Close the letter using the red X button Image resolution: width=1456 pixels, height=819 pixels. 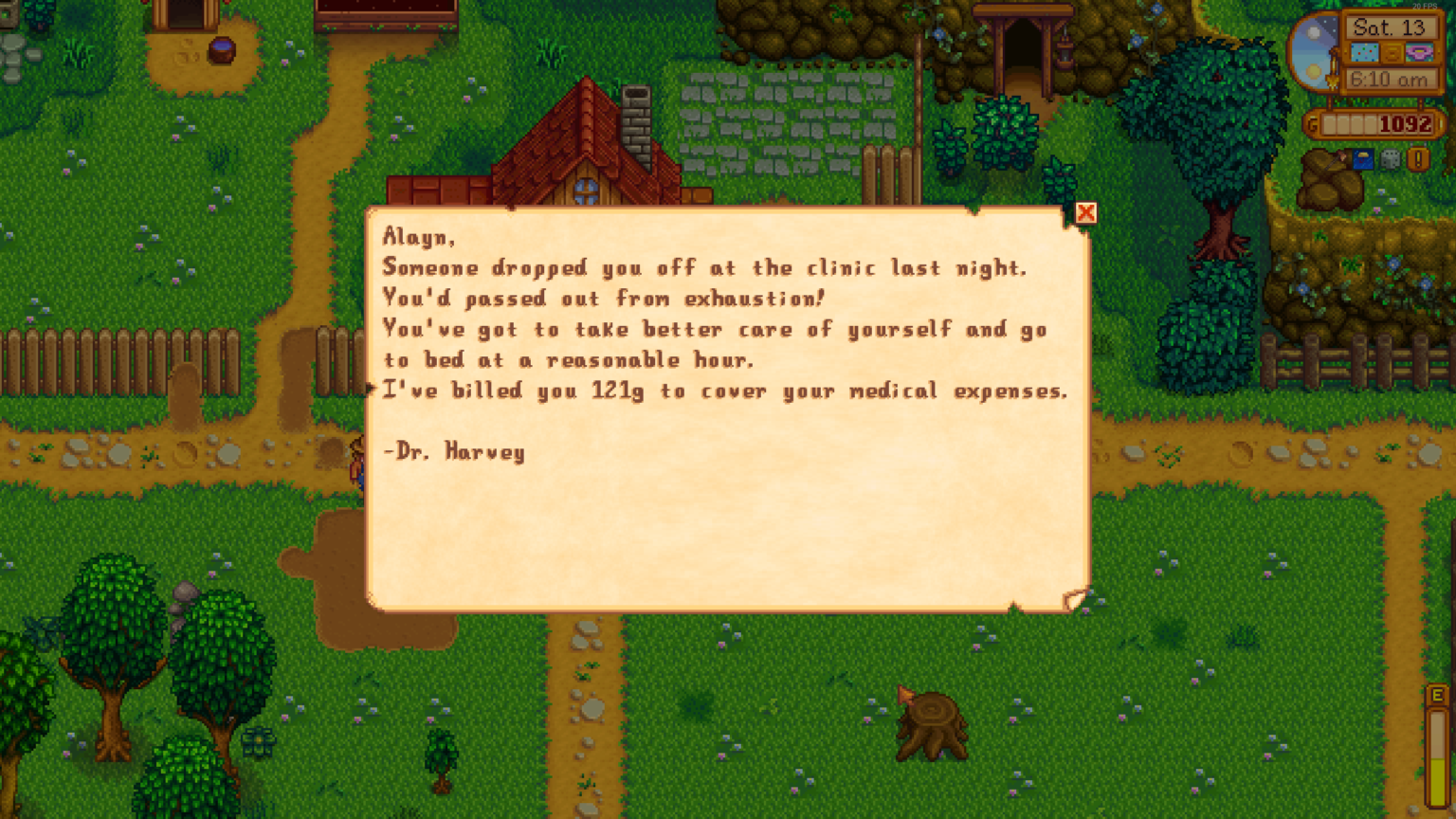[x=1086, y=212]
